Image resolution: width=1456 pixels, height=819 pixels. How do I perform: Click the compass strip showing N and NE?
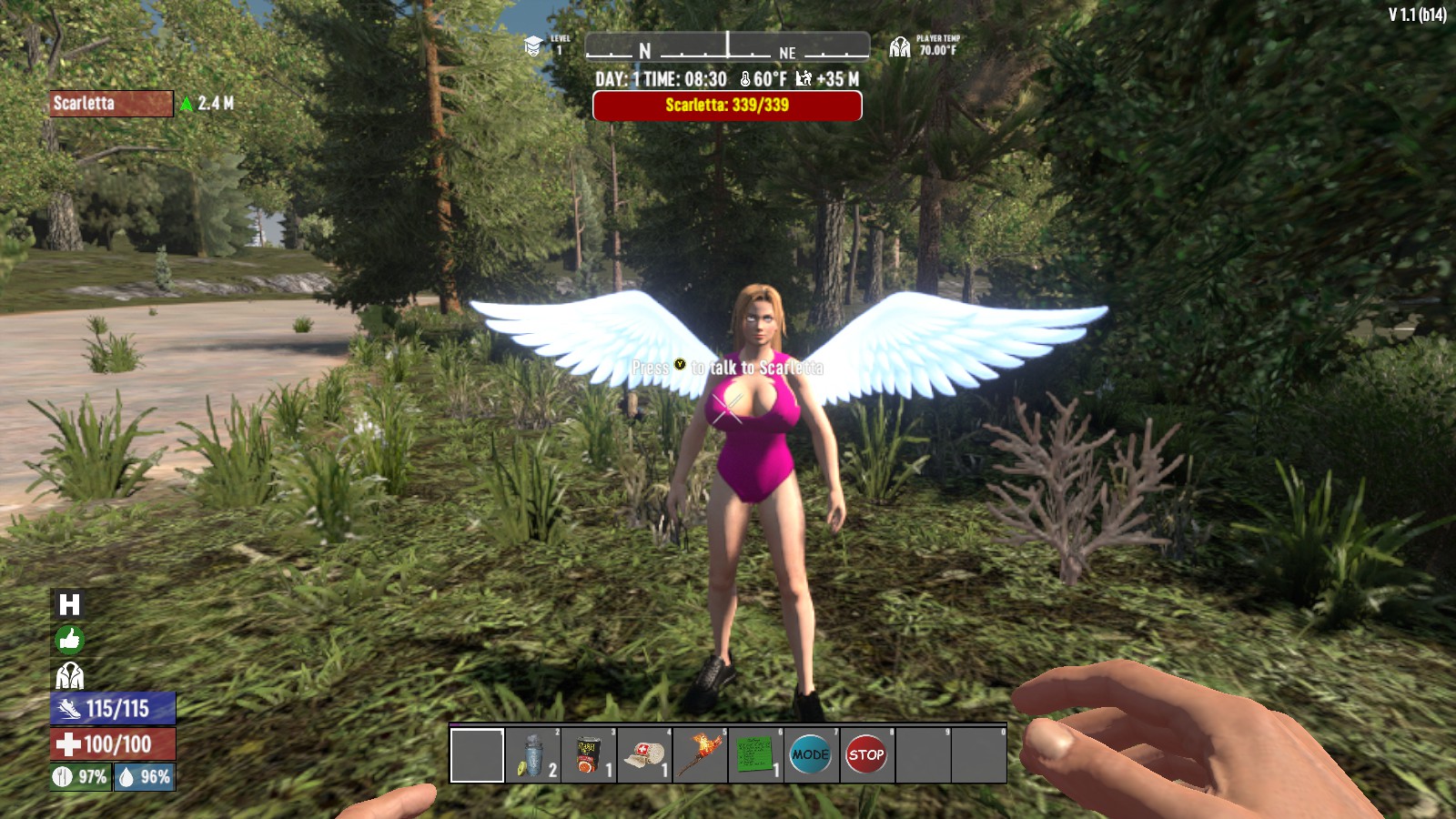(x=726, y=46)
